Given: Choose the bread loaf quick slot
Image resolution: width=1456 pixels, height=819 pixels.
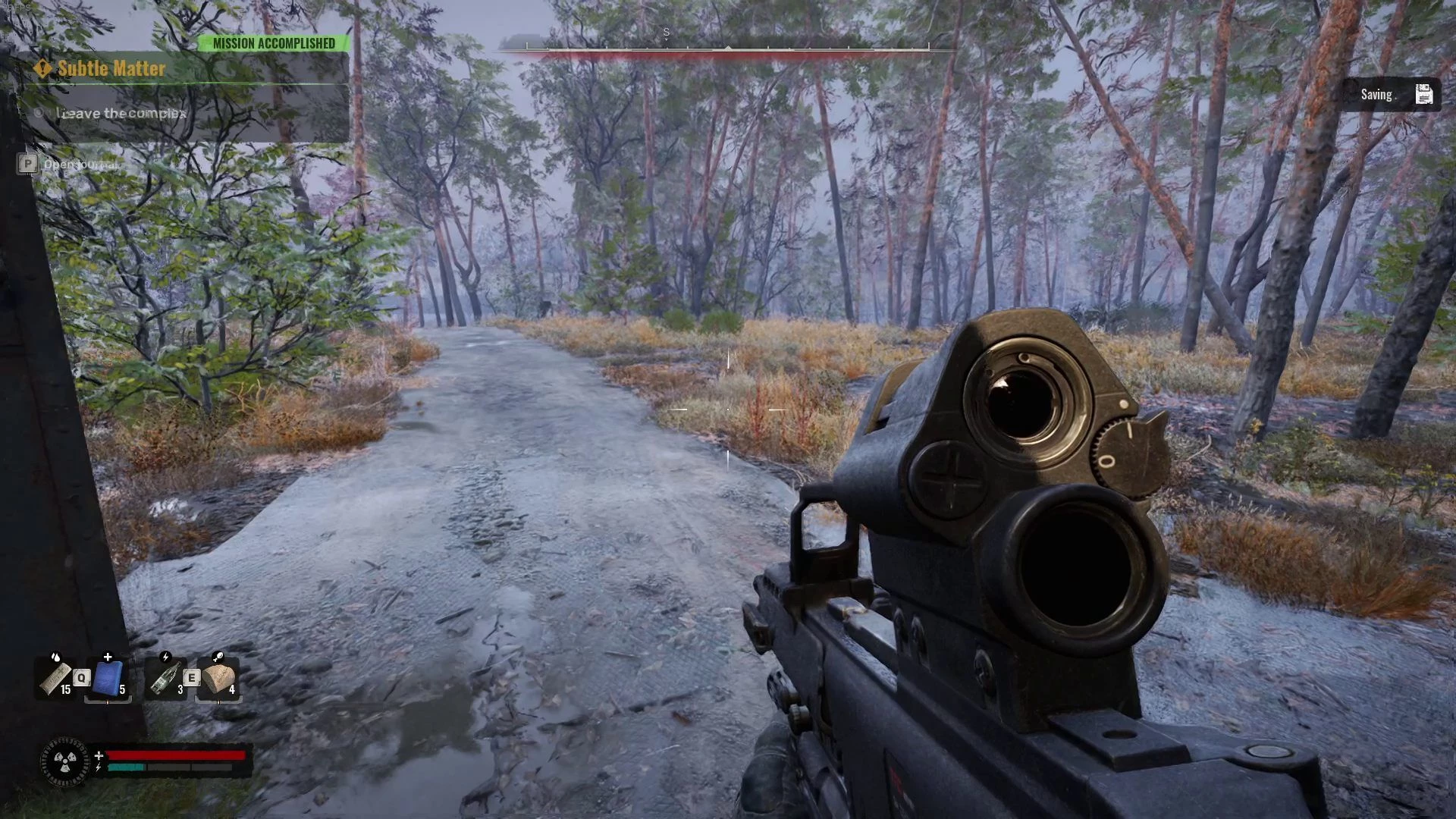Looking at the screenshot, I should pos(218,678).
